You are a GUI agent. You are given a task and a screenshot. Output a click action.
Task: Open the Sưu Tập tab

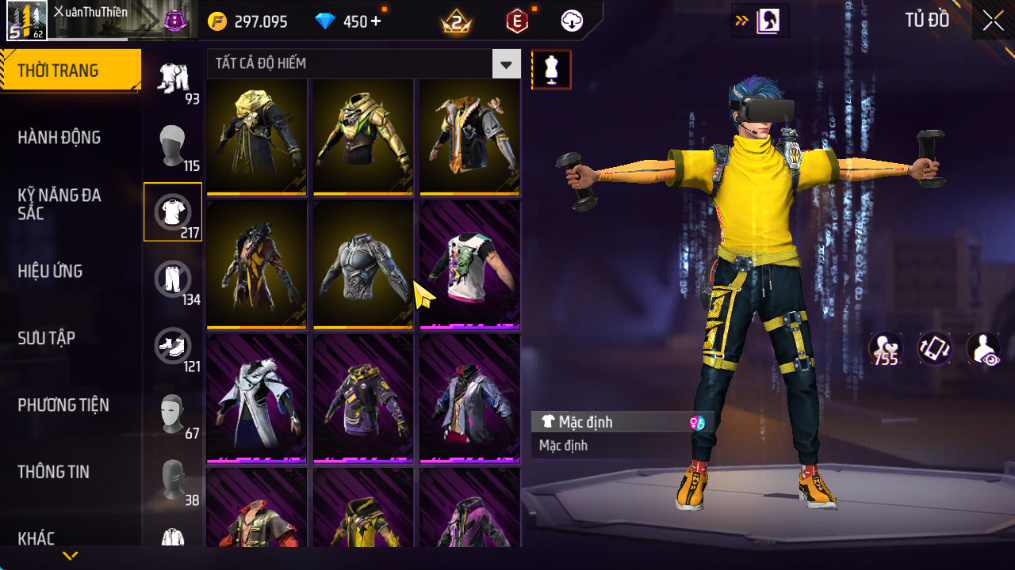47,338
